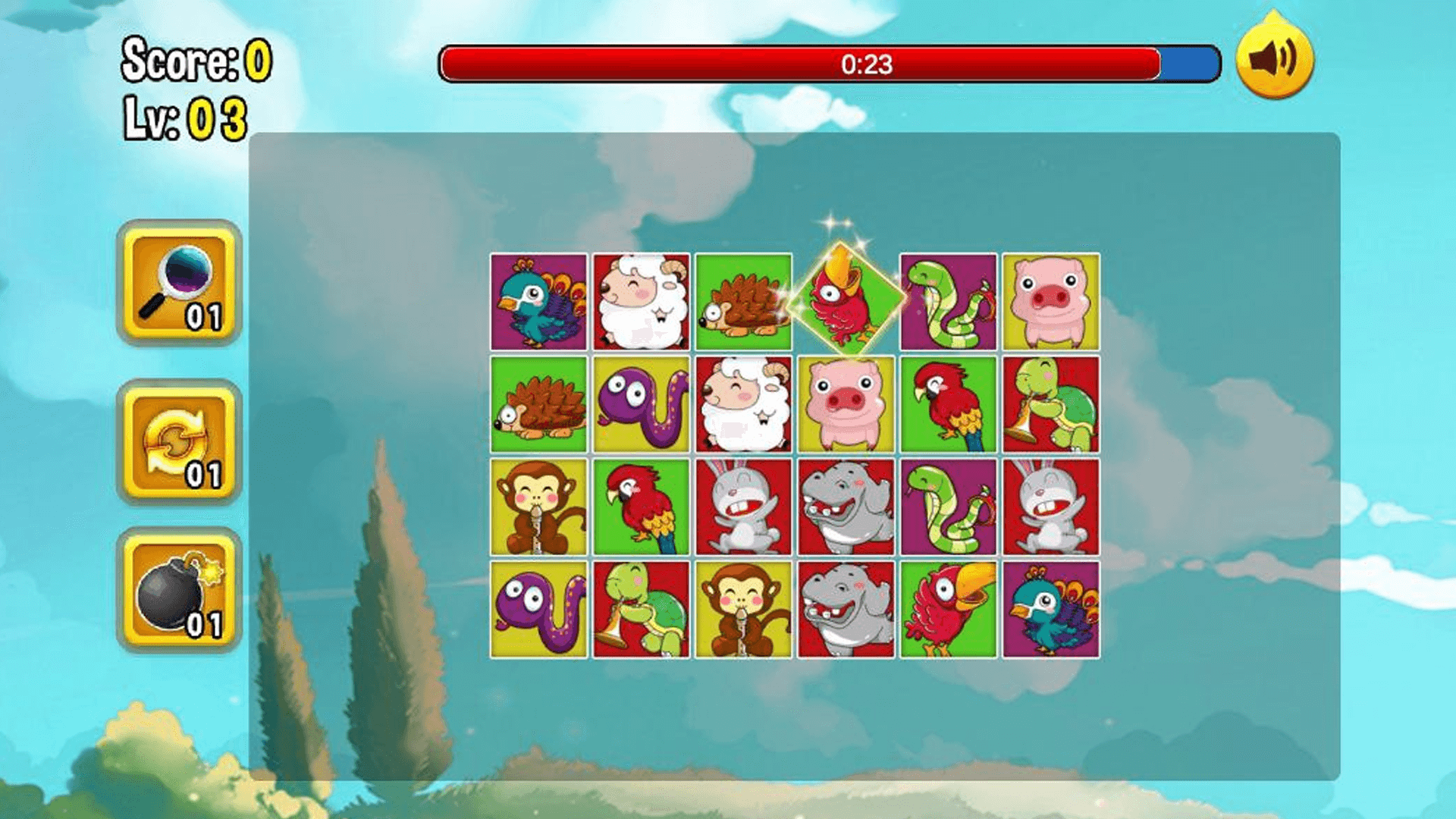Deselect the highlighted sparkling rooster tile

click(x=846, y=301)
